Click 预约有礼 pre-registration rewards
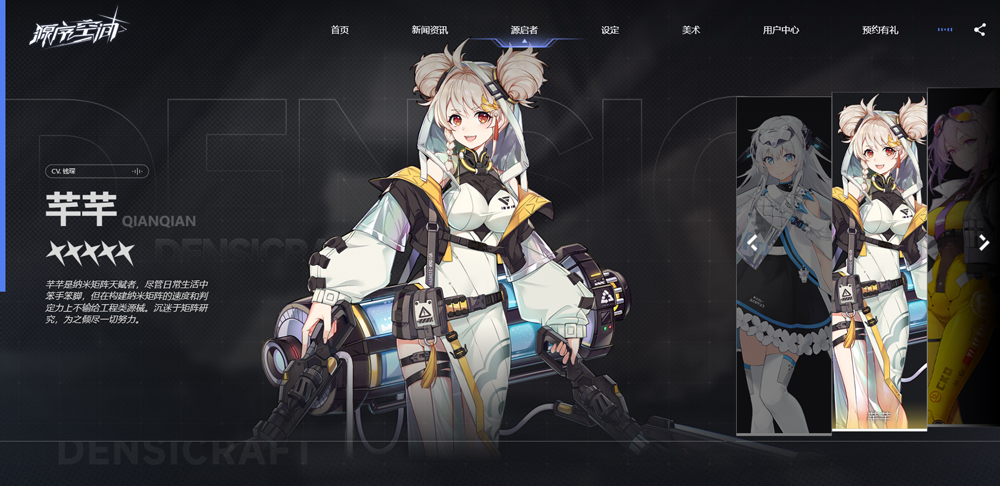 coord(880,30)
